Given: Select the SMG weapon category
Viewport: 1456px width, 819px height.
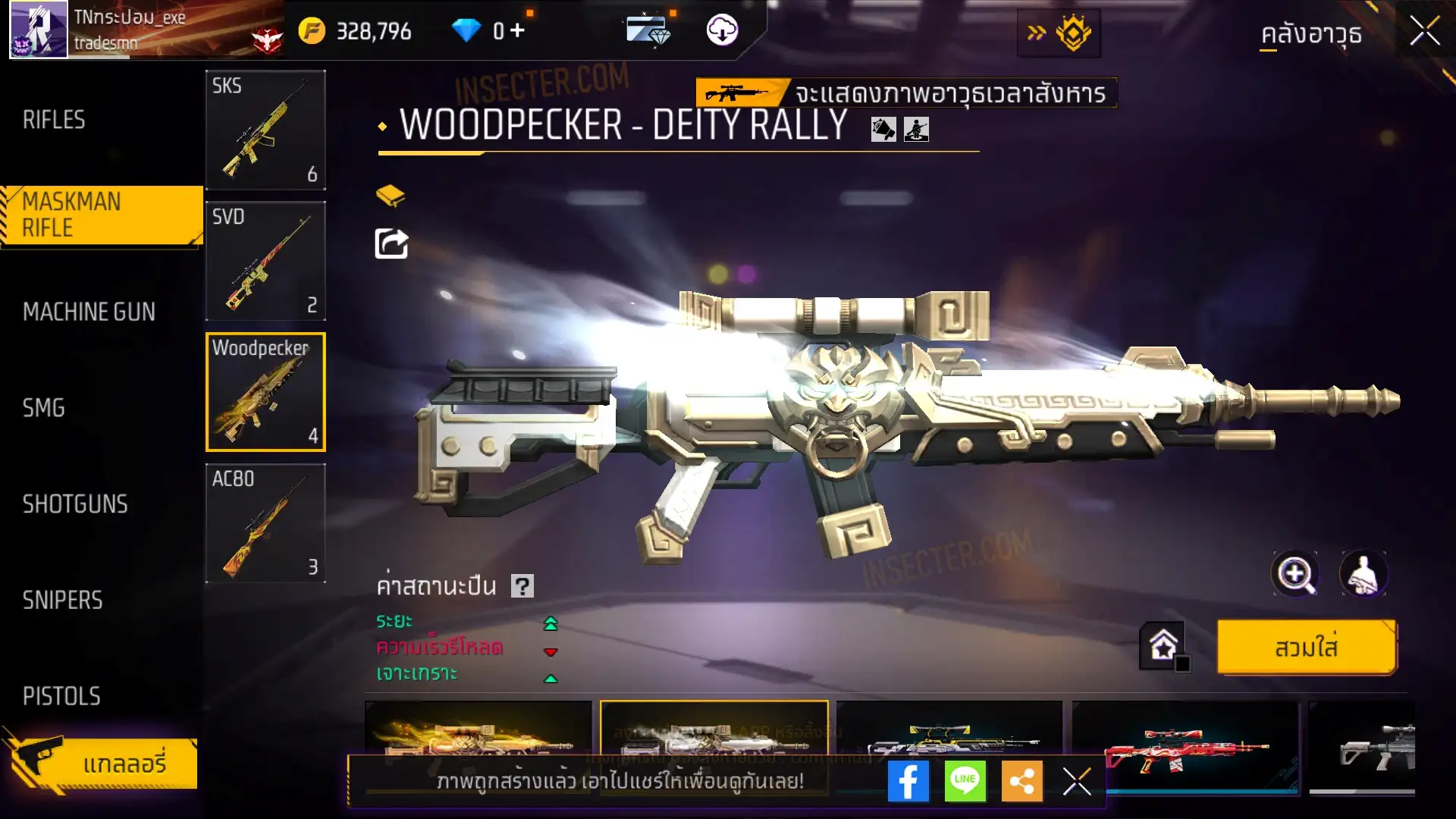Looking at the screenshot, I should click(x=44, y=408).
